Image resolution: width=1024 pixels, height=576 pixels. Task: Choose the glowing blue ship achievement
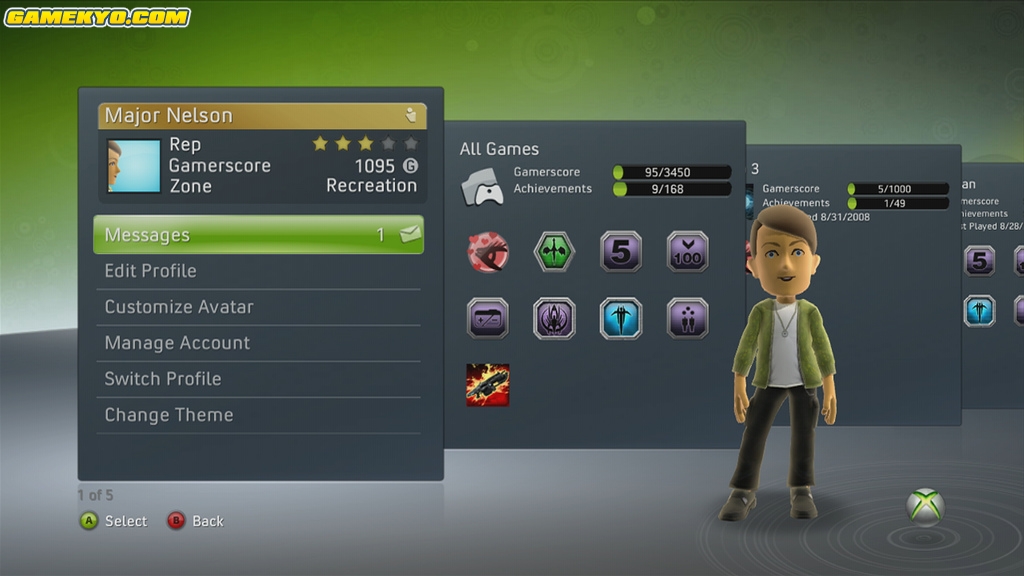pos(621,318)
